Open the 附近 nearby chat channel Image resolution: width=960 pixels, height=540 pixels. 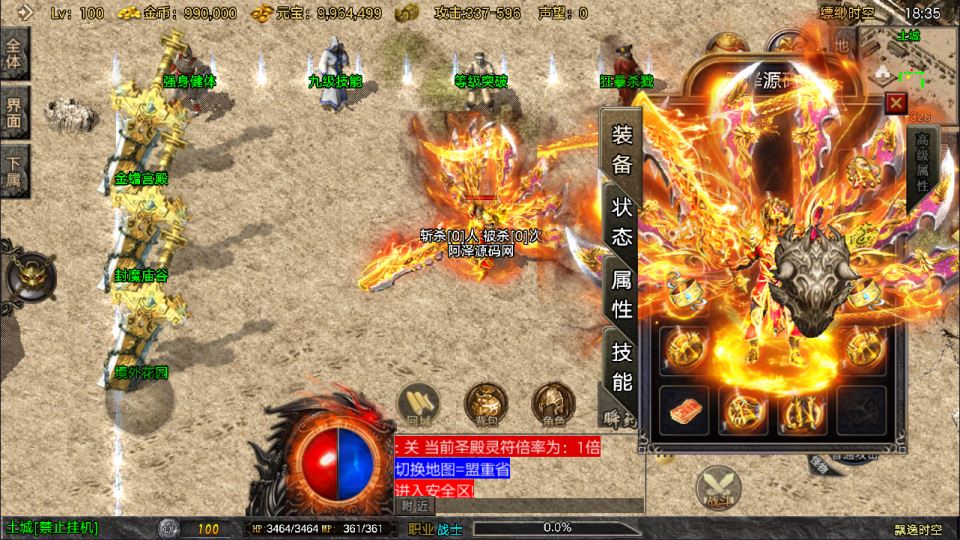[416, 506]
